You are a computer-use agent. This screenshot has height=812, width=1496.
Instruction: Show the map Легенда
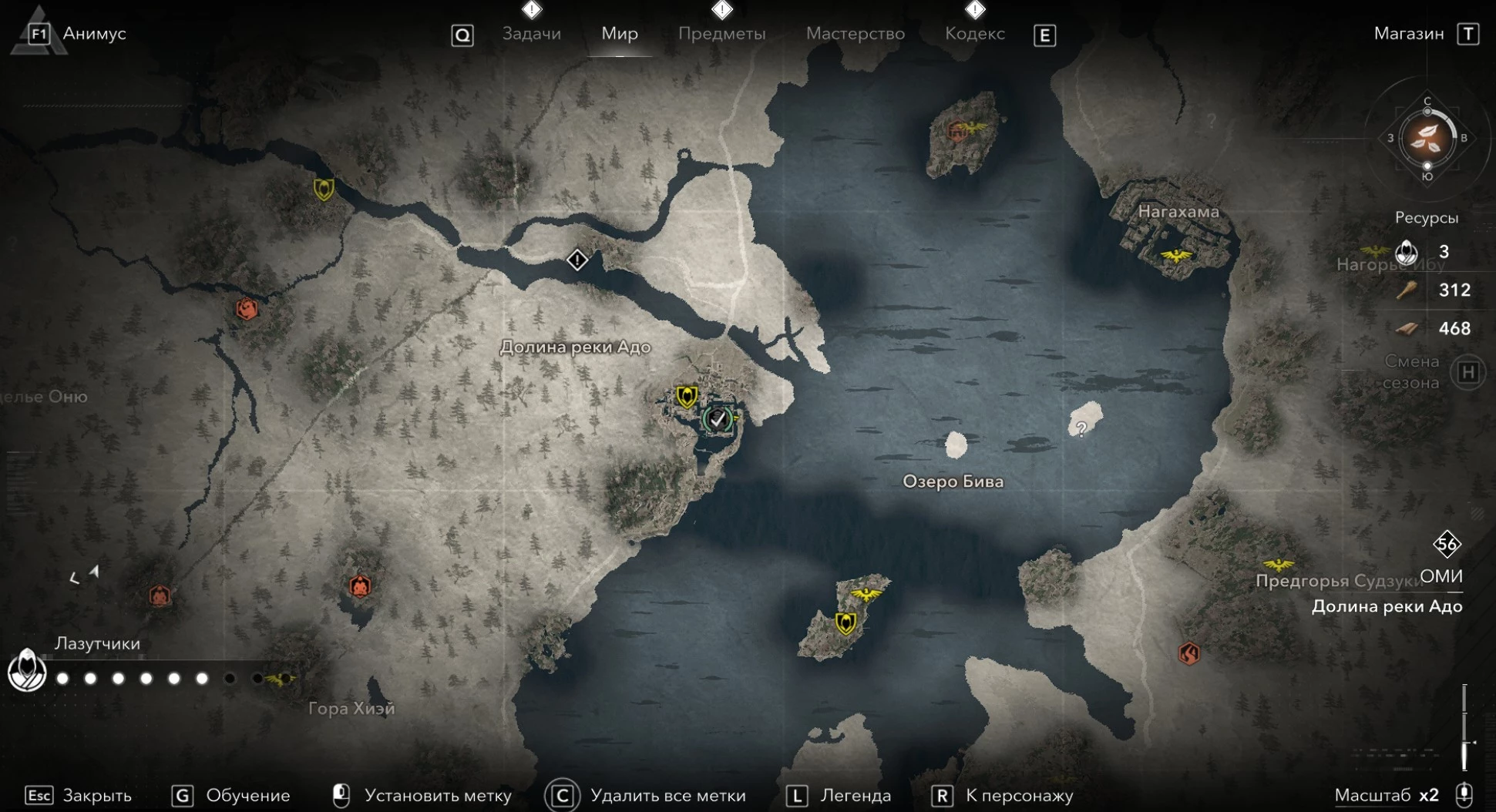[856, 795]
